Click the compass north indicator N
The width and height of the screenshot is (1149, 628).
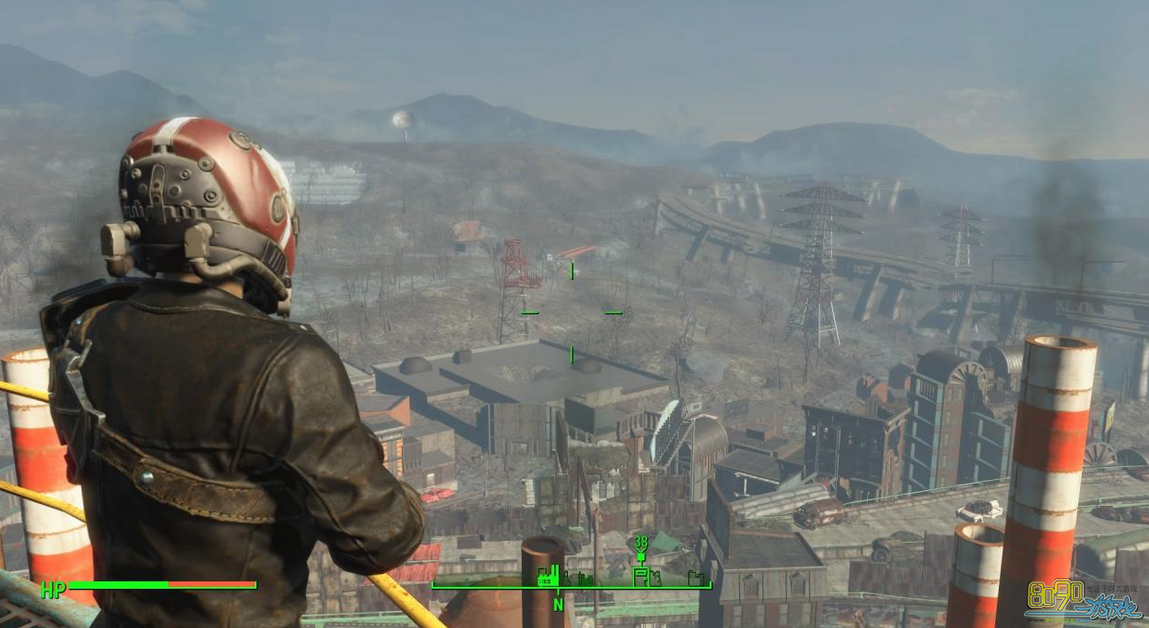tap(558, 603)
